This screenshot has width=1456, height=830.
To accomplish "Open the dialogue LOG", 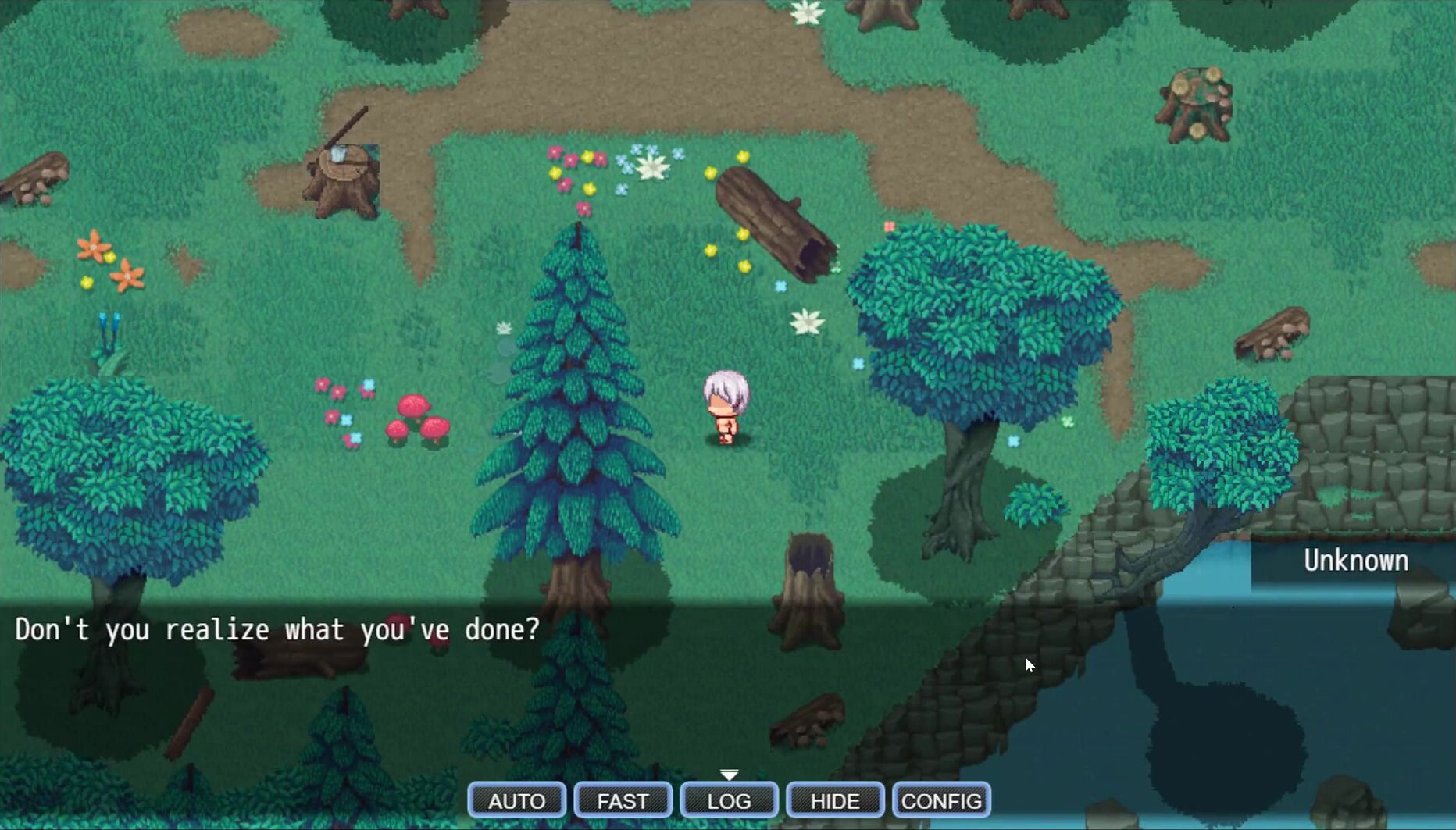I will click(729, 800).
